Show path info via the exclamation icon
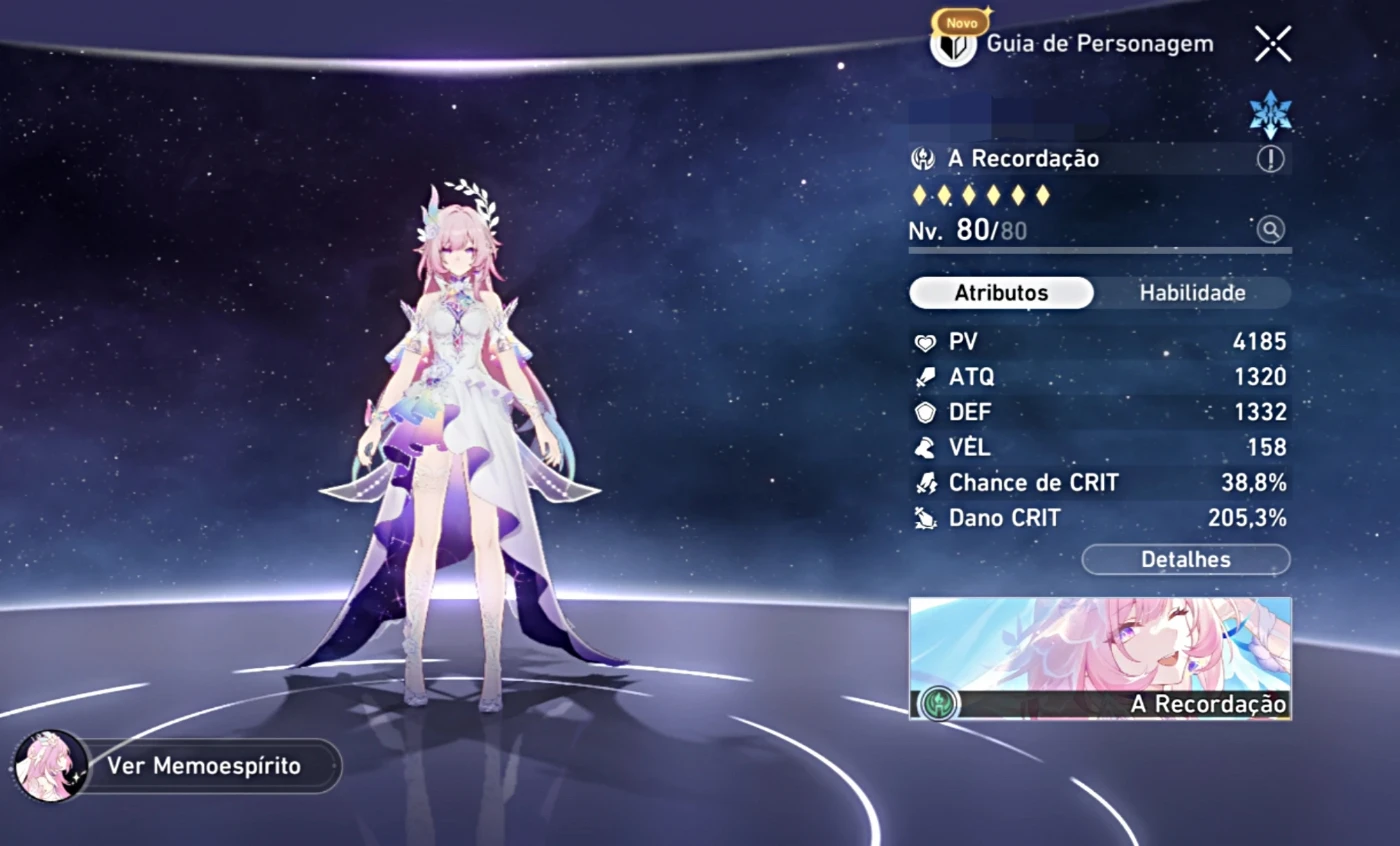 [x=1270, y=159]
